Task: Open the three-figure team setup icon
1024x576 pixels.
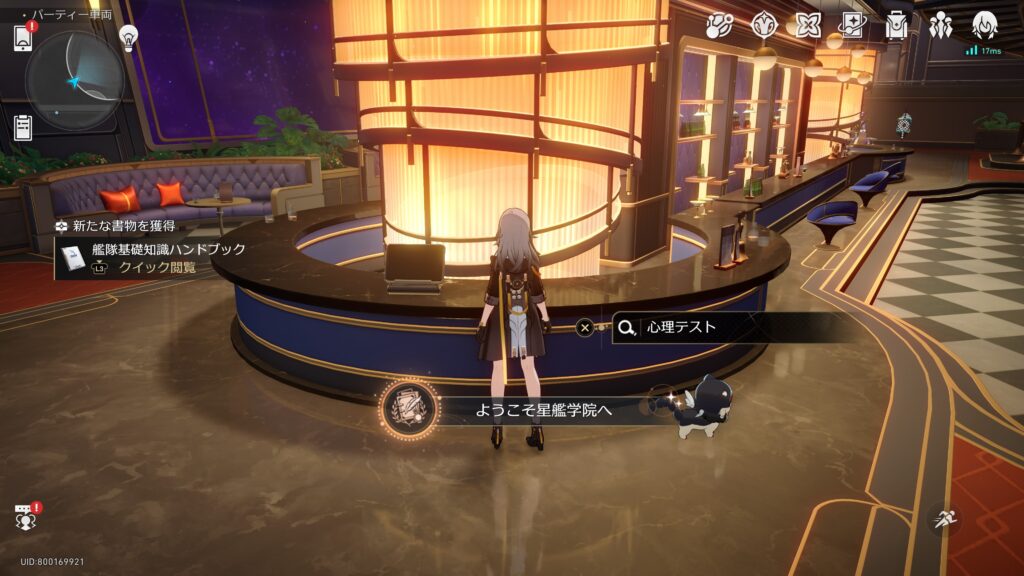Action: 940,26
